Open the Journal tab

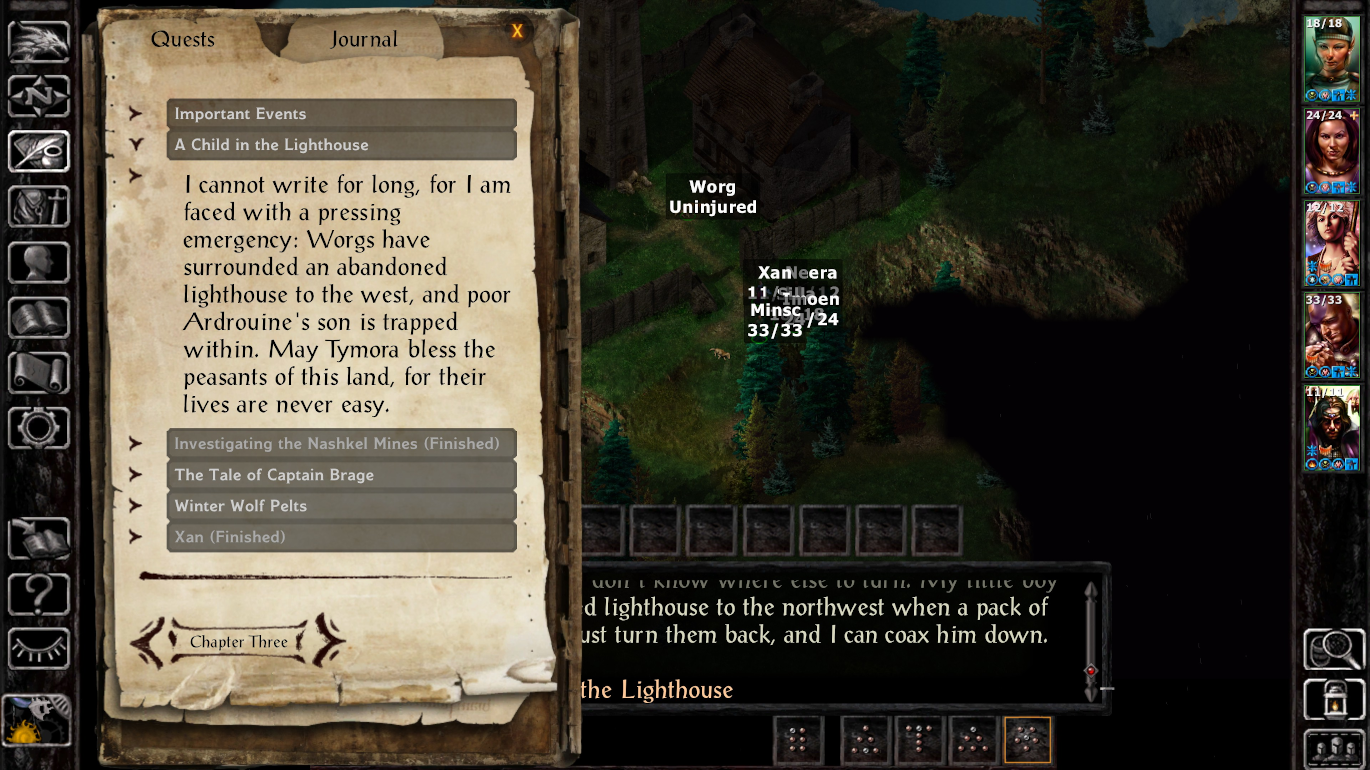[x=364, y=40]
